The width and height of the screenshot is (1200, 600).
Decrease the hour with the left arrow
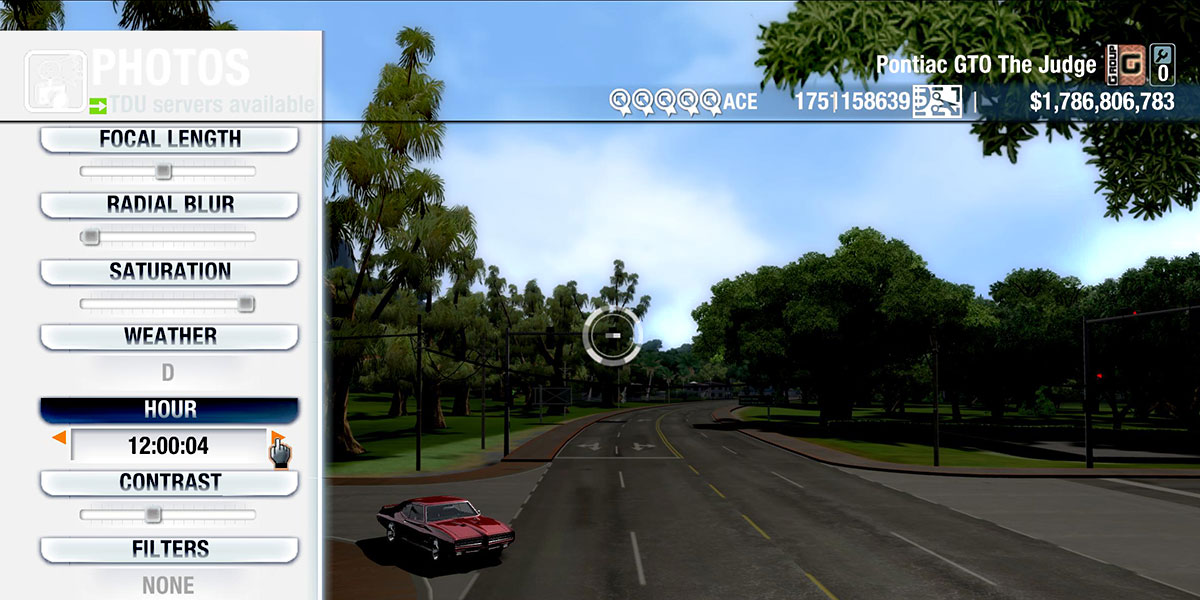click(59, 438)
